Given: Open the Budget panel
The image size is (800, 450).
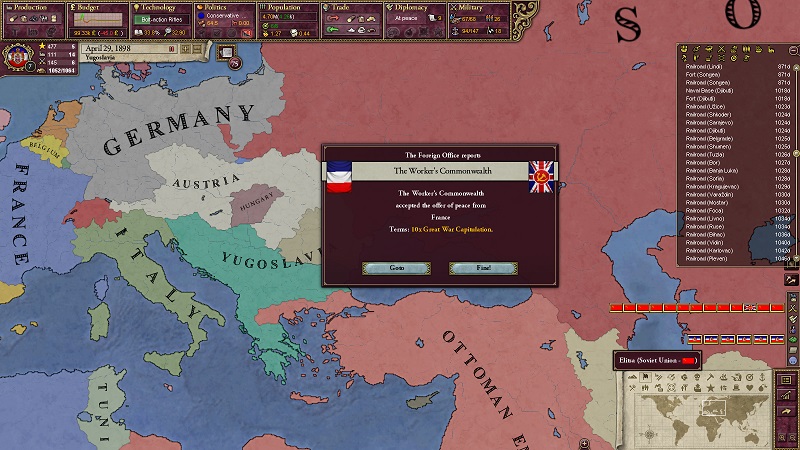Looking at the screenshot, I should 97,7.
